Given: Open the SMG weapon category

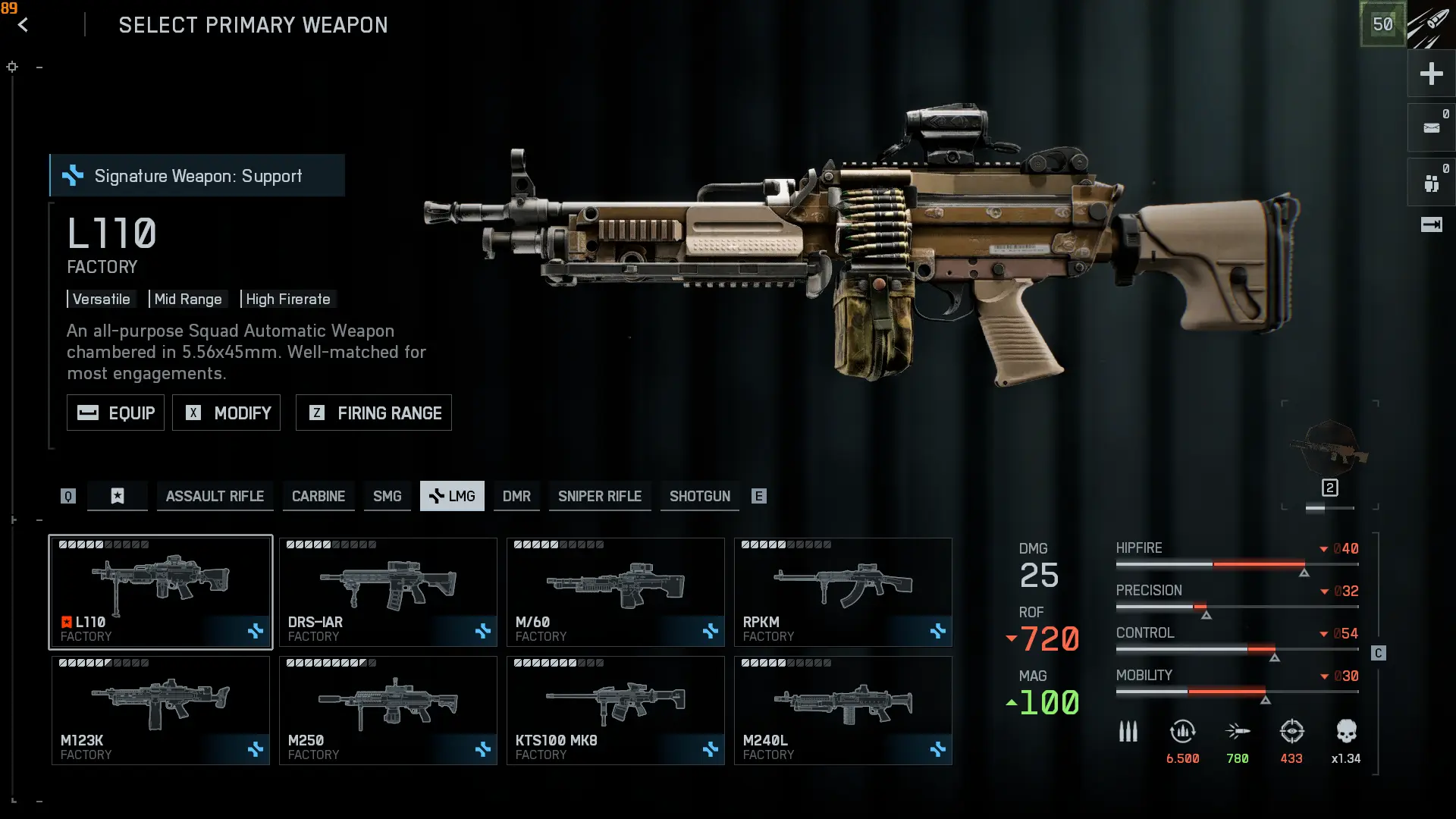Looking at the screenshot, I should [387, 496].
